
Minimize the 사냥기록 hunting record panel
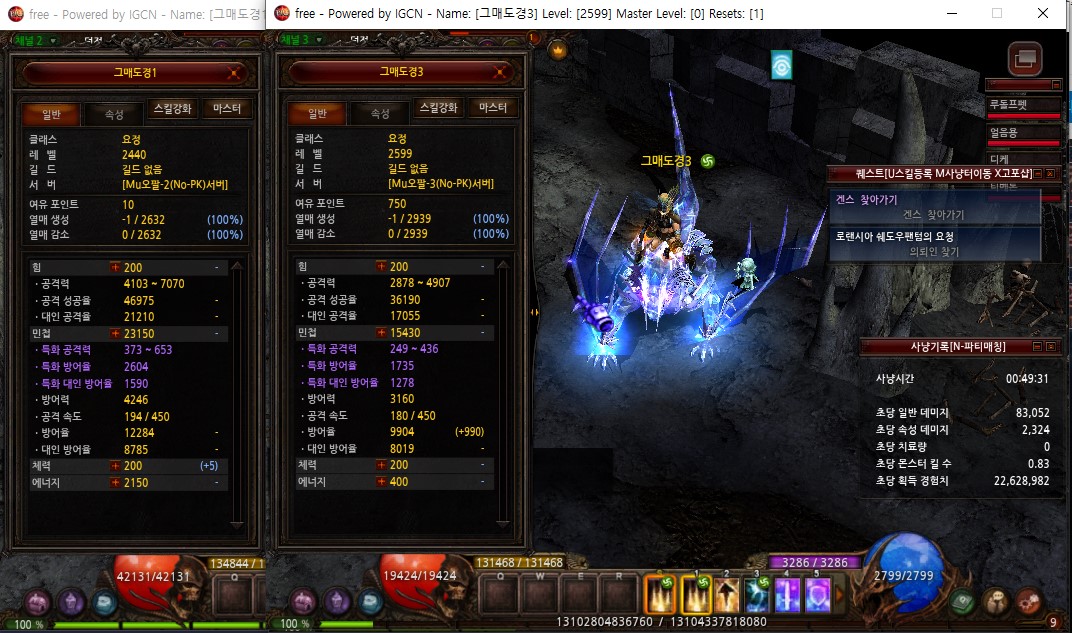(x=1037, y=346)
